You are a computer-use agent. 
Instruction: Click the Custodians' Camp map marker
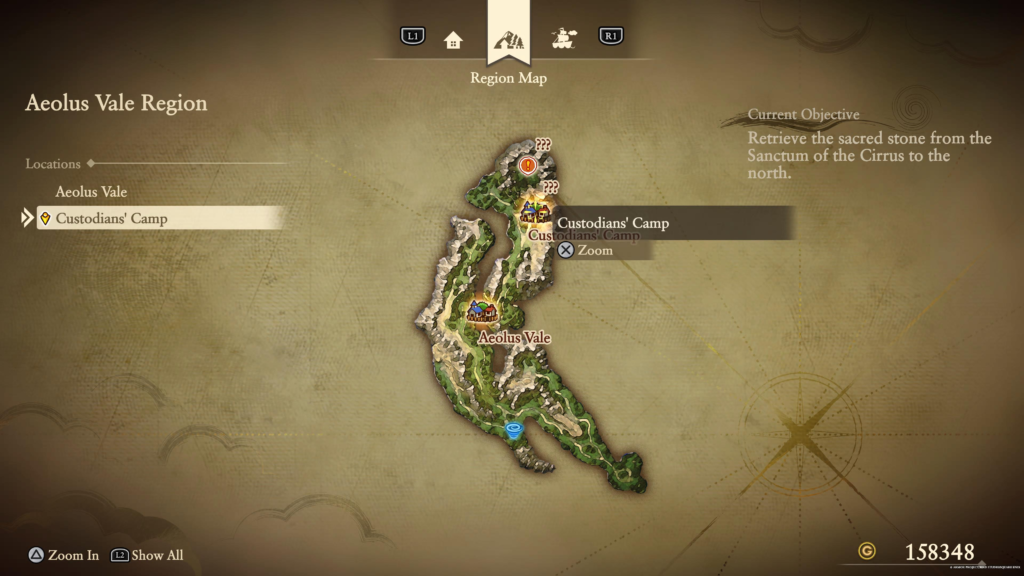tap(532, 212)
